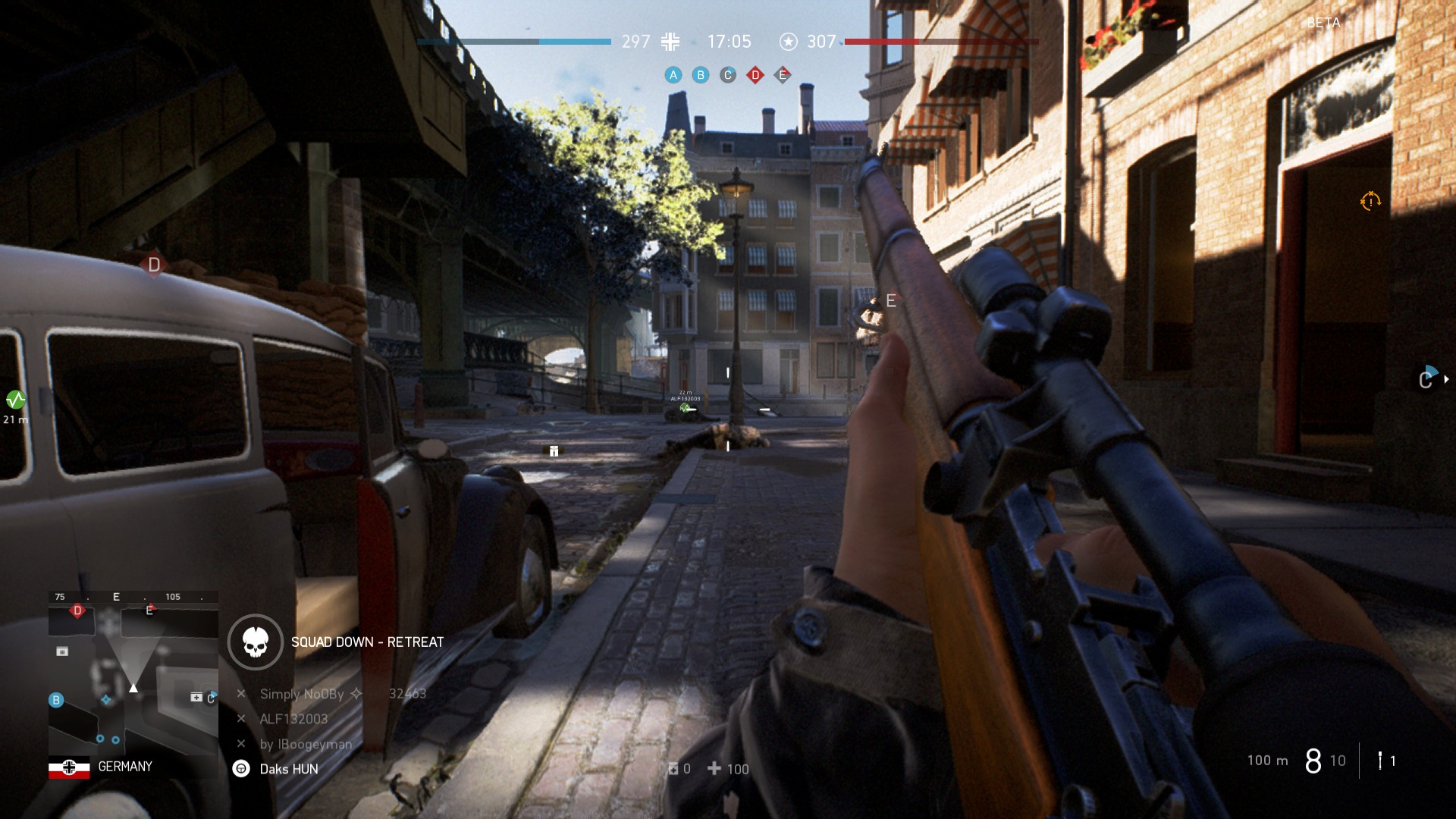Select the B objective marker on the minimap
This screenshot has height=819, width=1456.
point(56,700)
